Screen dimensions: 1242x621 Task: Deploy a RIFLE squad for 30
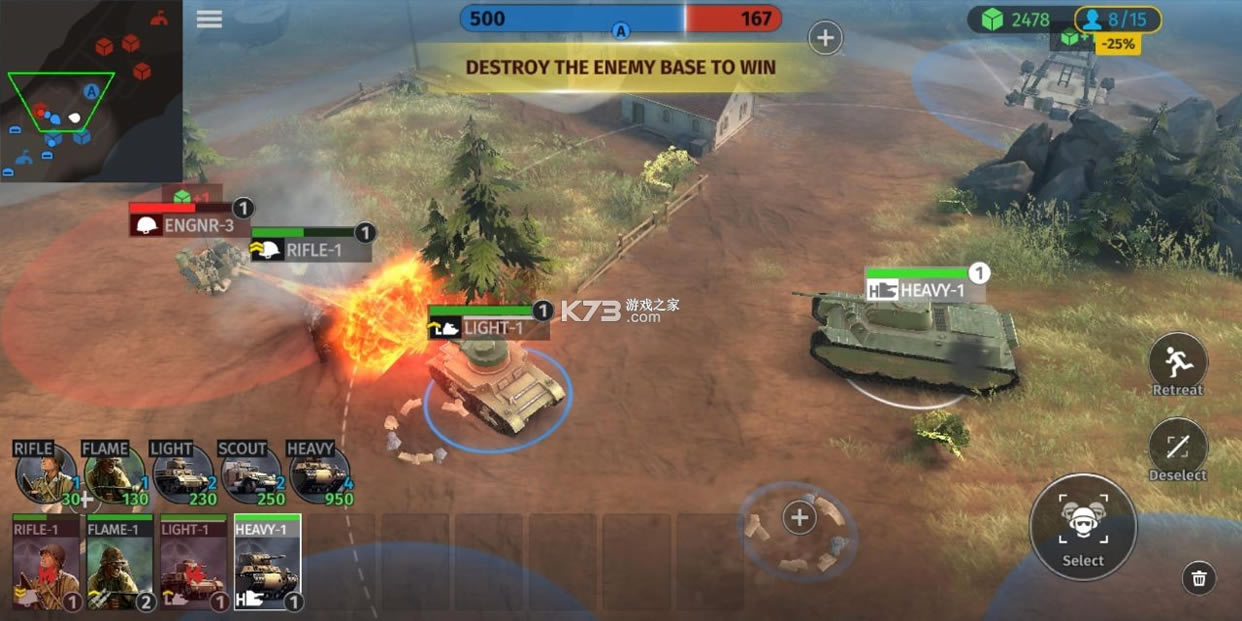(x=46, y=474)
